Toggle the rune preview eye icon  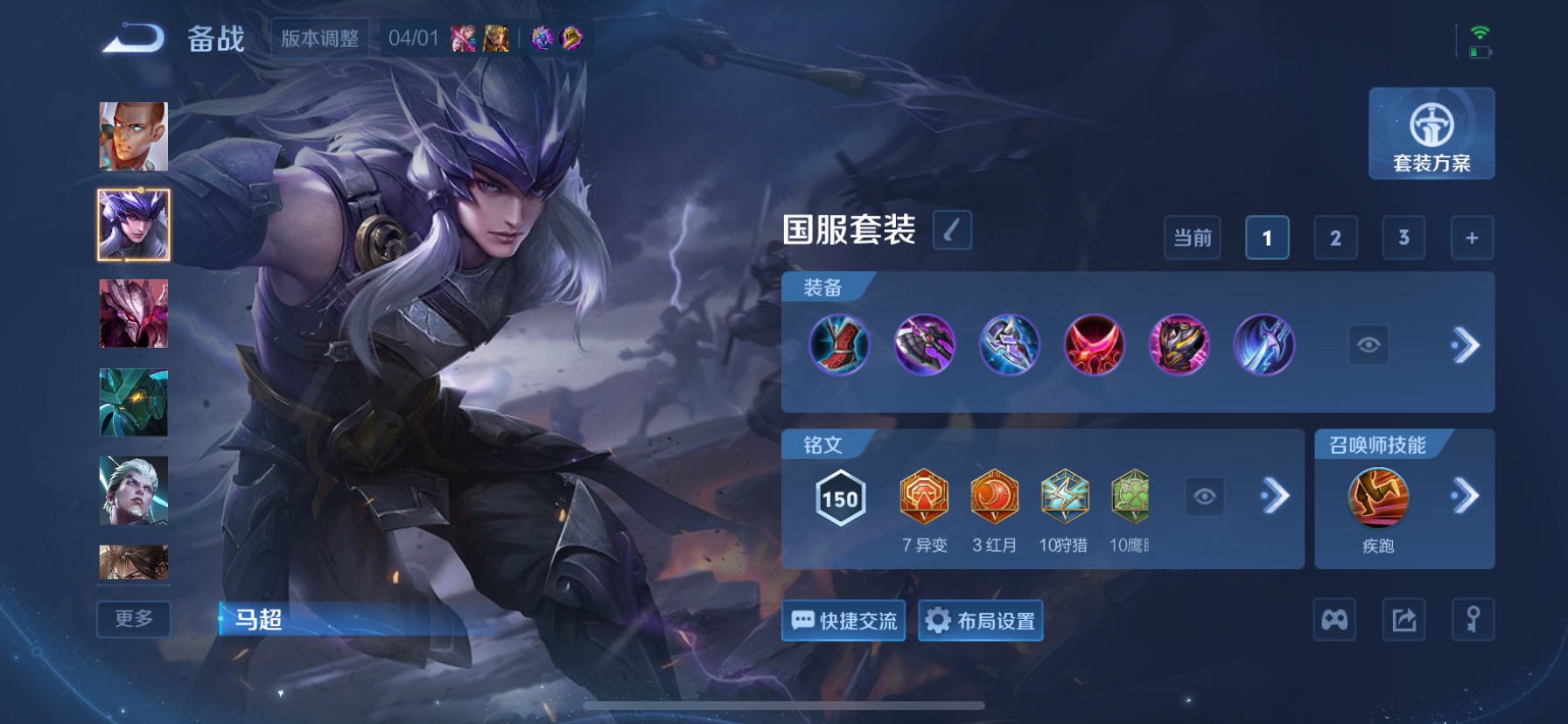1205,497
